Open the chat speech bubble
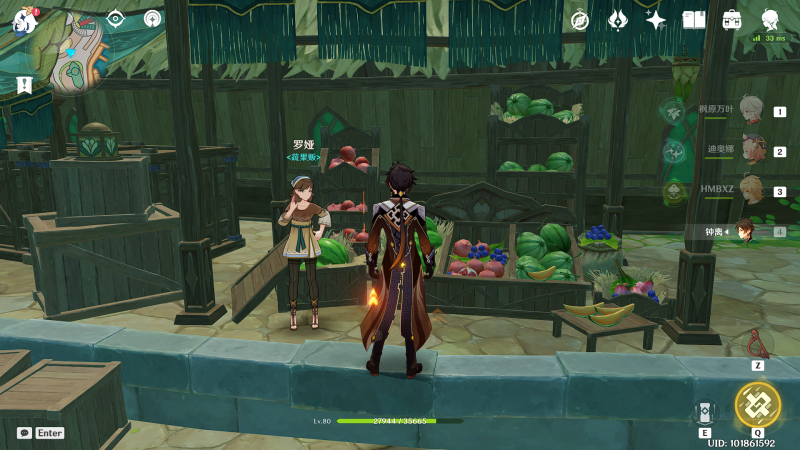This screenshot has height=450, width=800. click(x=24, y=433)
